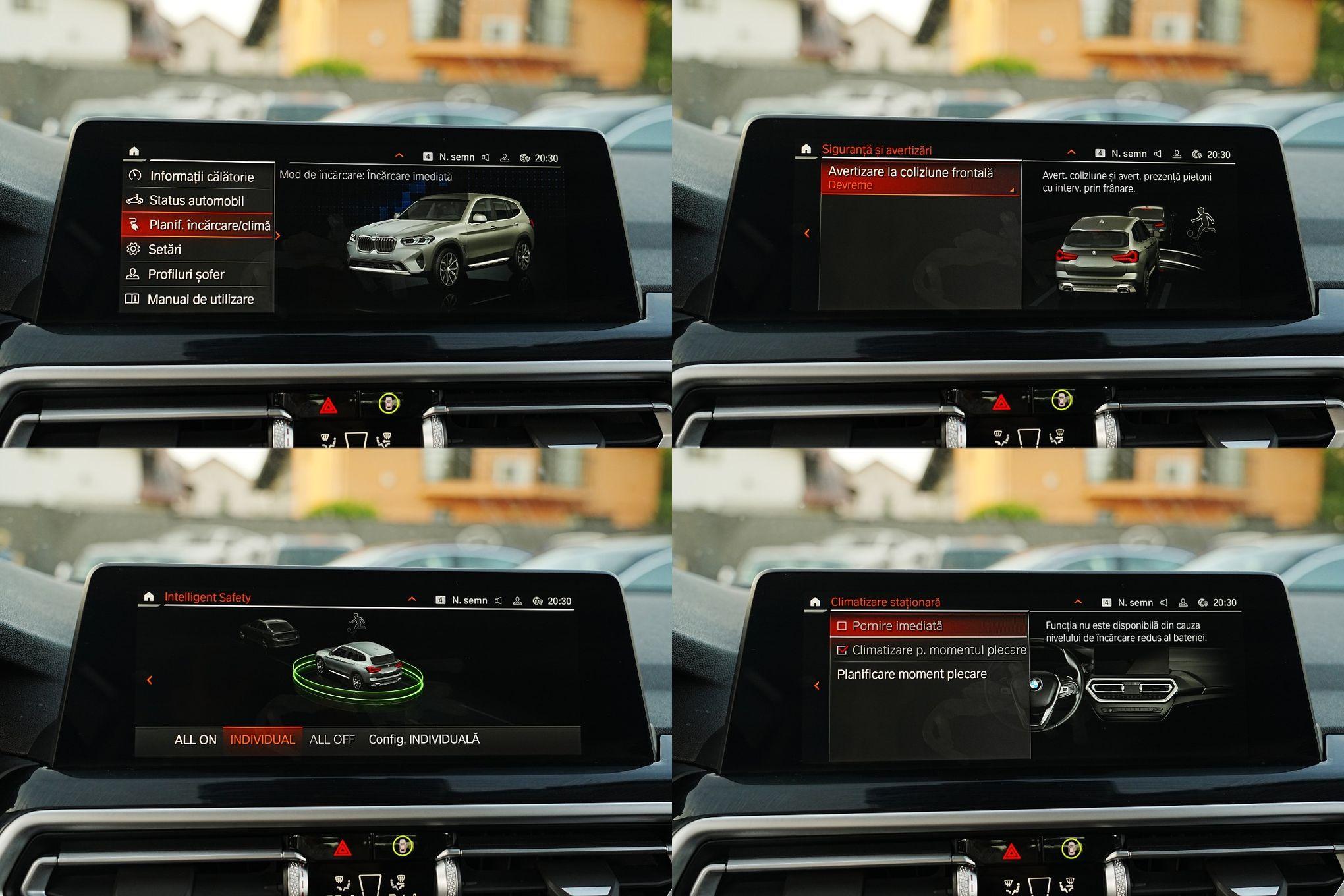Set Intelligent Safety to ALL OFF
1344x896 pixels.
pos(332,740)
